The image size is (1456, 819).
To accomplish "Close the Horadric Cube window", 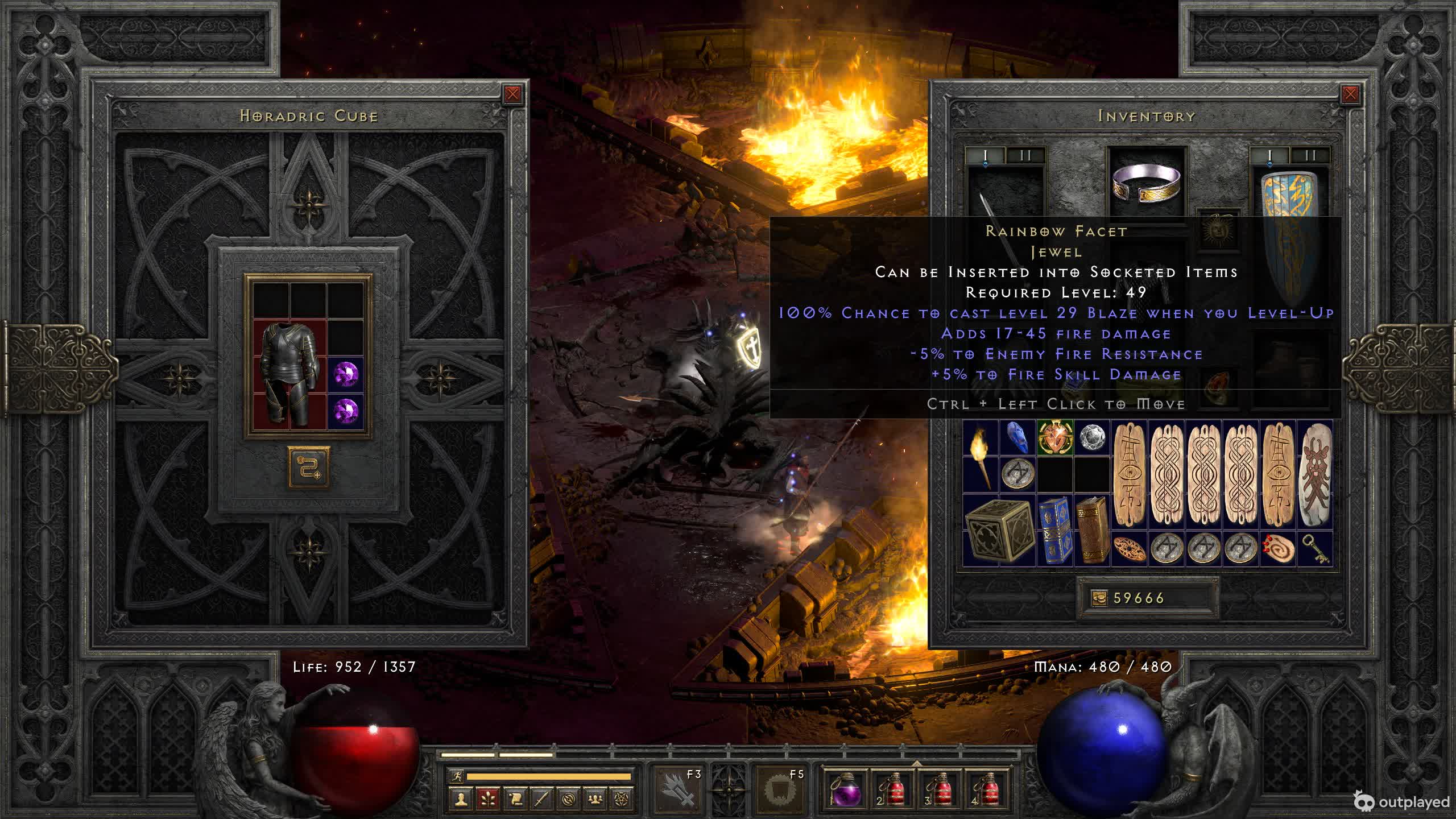I will 512,94.
